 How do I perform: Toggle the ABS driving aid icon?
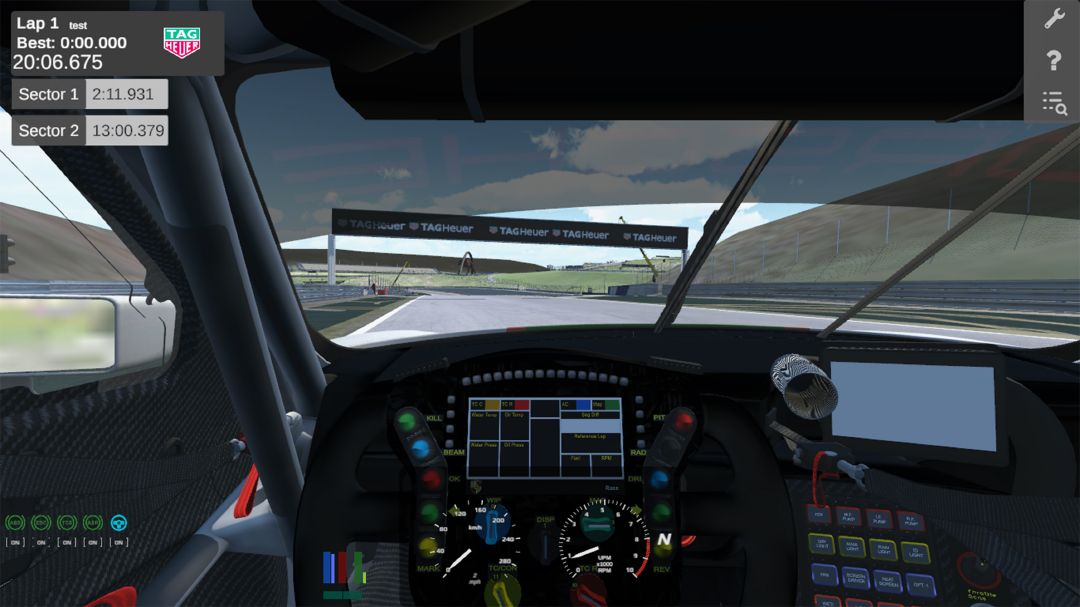(15, 523)
